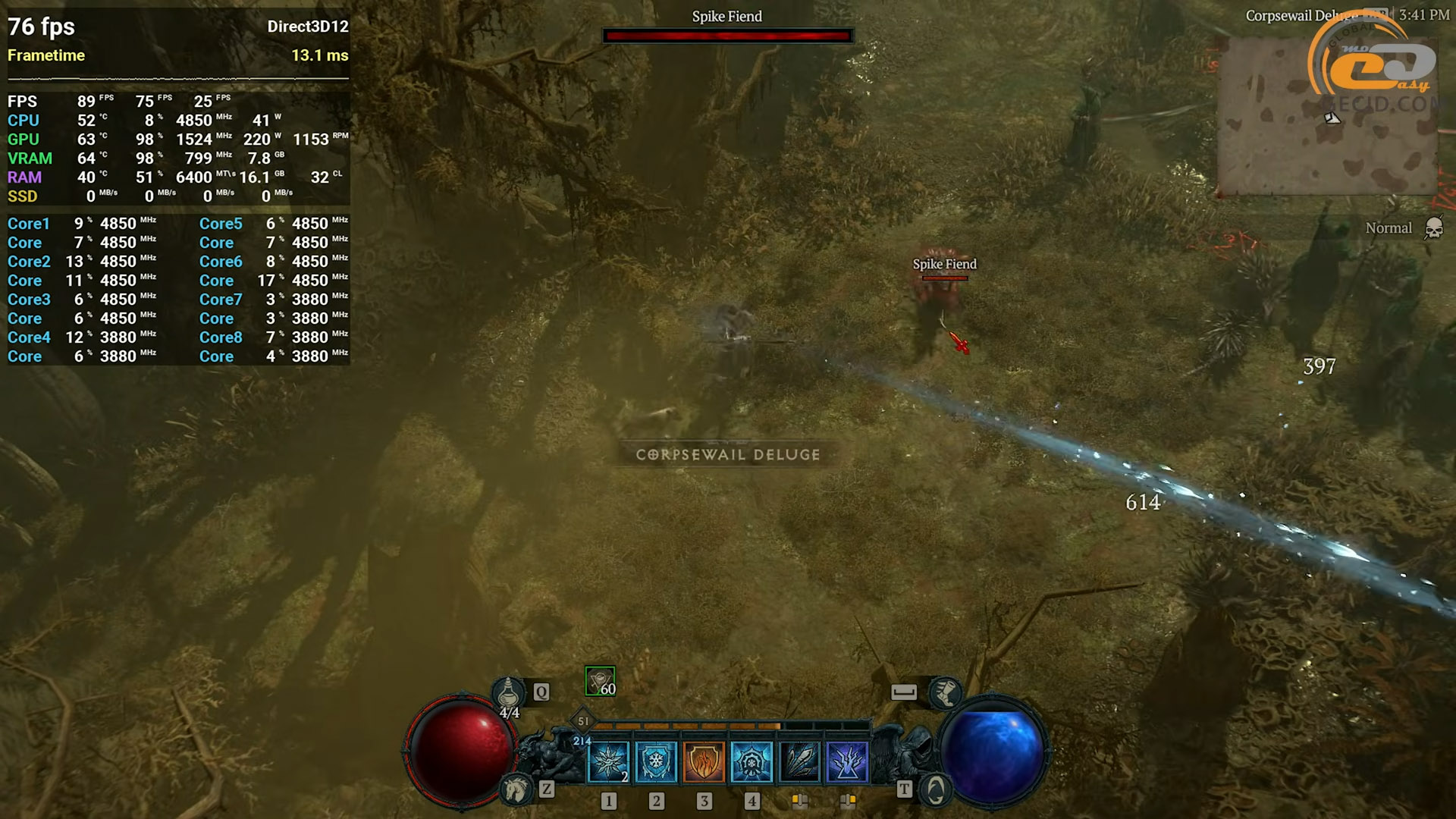Select the Spike Fiend nameplate

(944, 264)
